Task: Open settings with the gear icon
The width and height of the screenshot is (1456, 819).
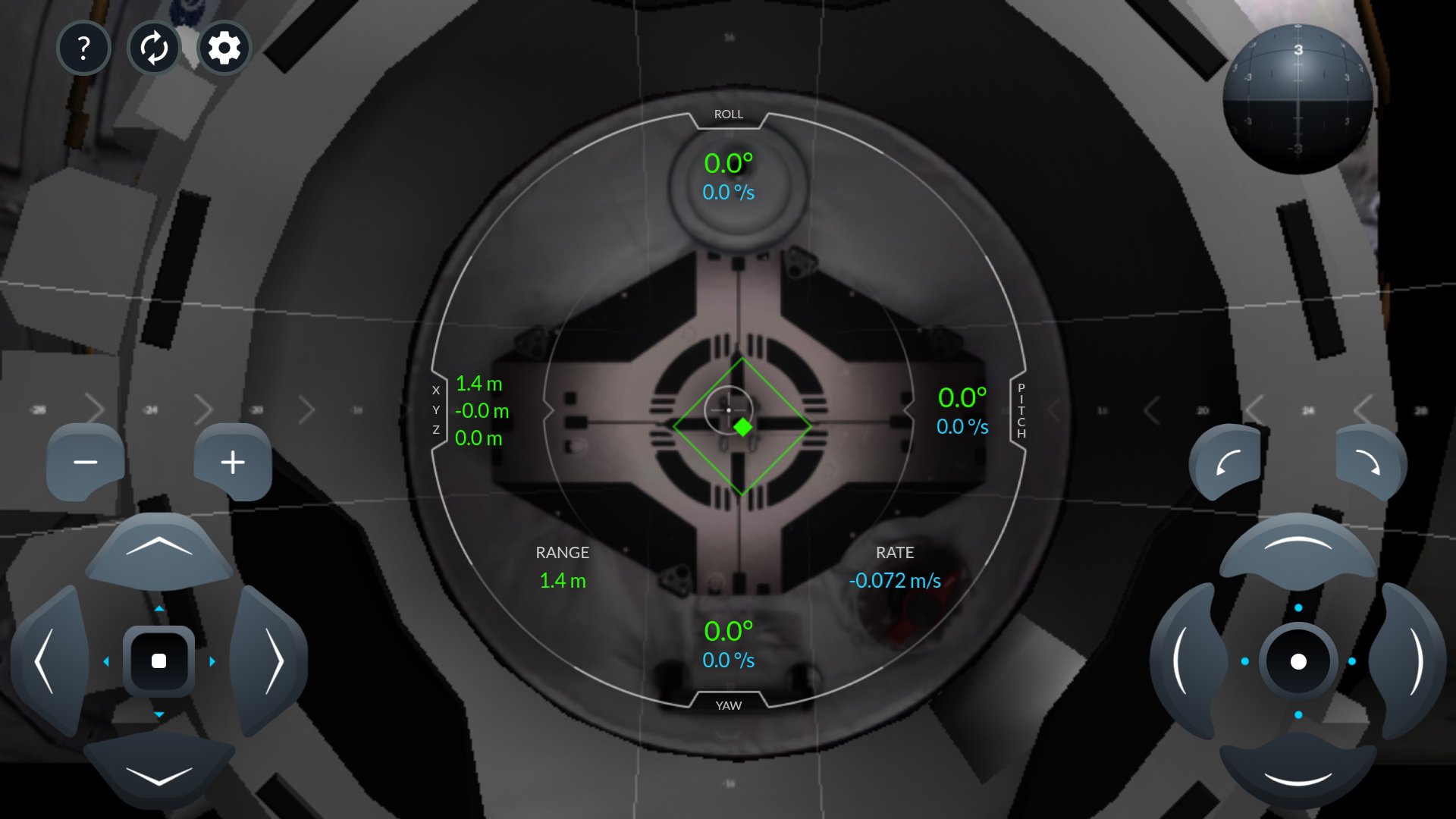Action: (224, 48)
